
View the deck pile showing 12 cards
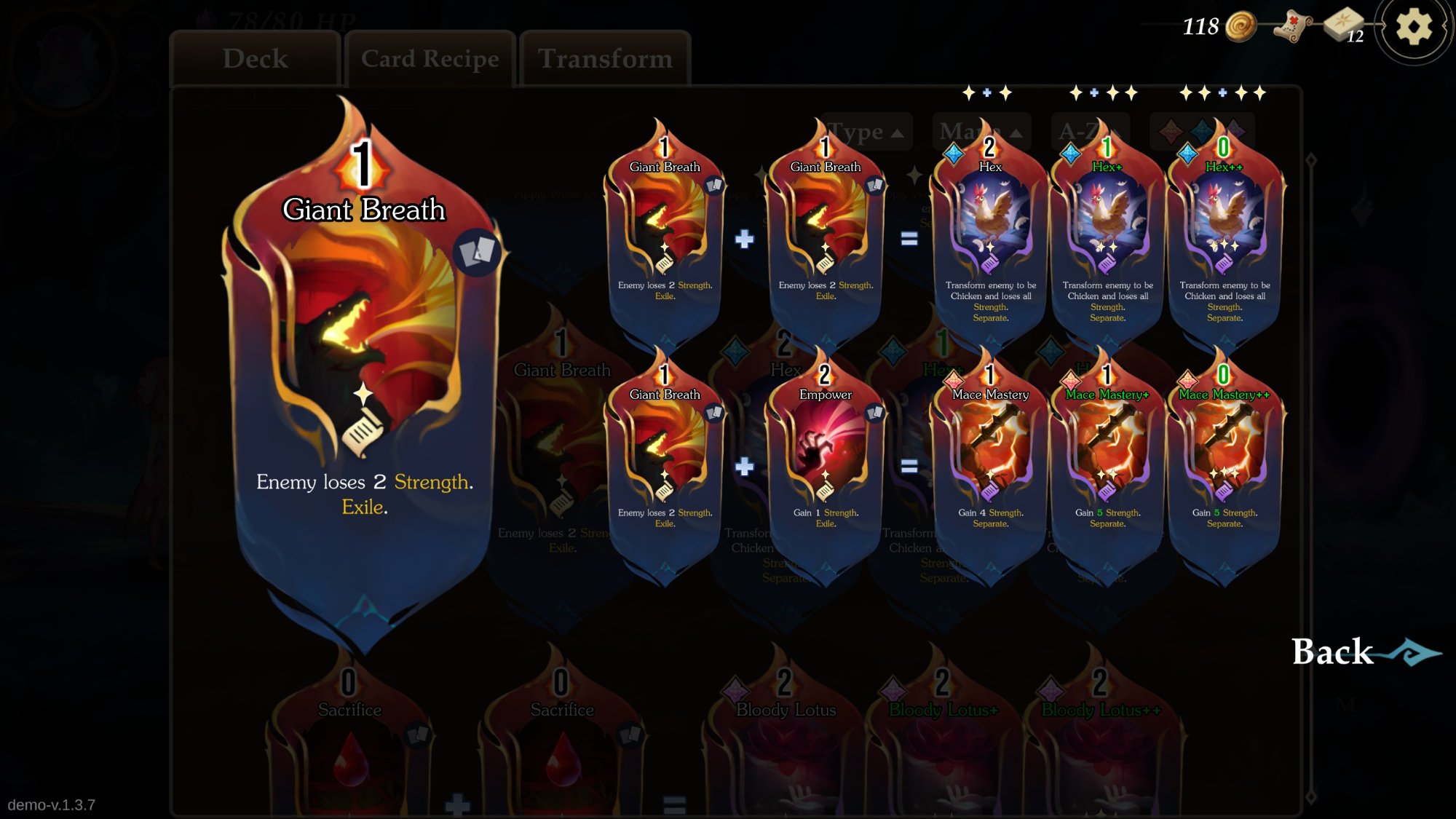1344,26
